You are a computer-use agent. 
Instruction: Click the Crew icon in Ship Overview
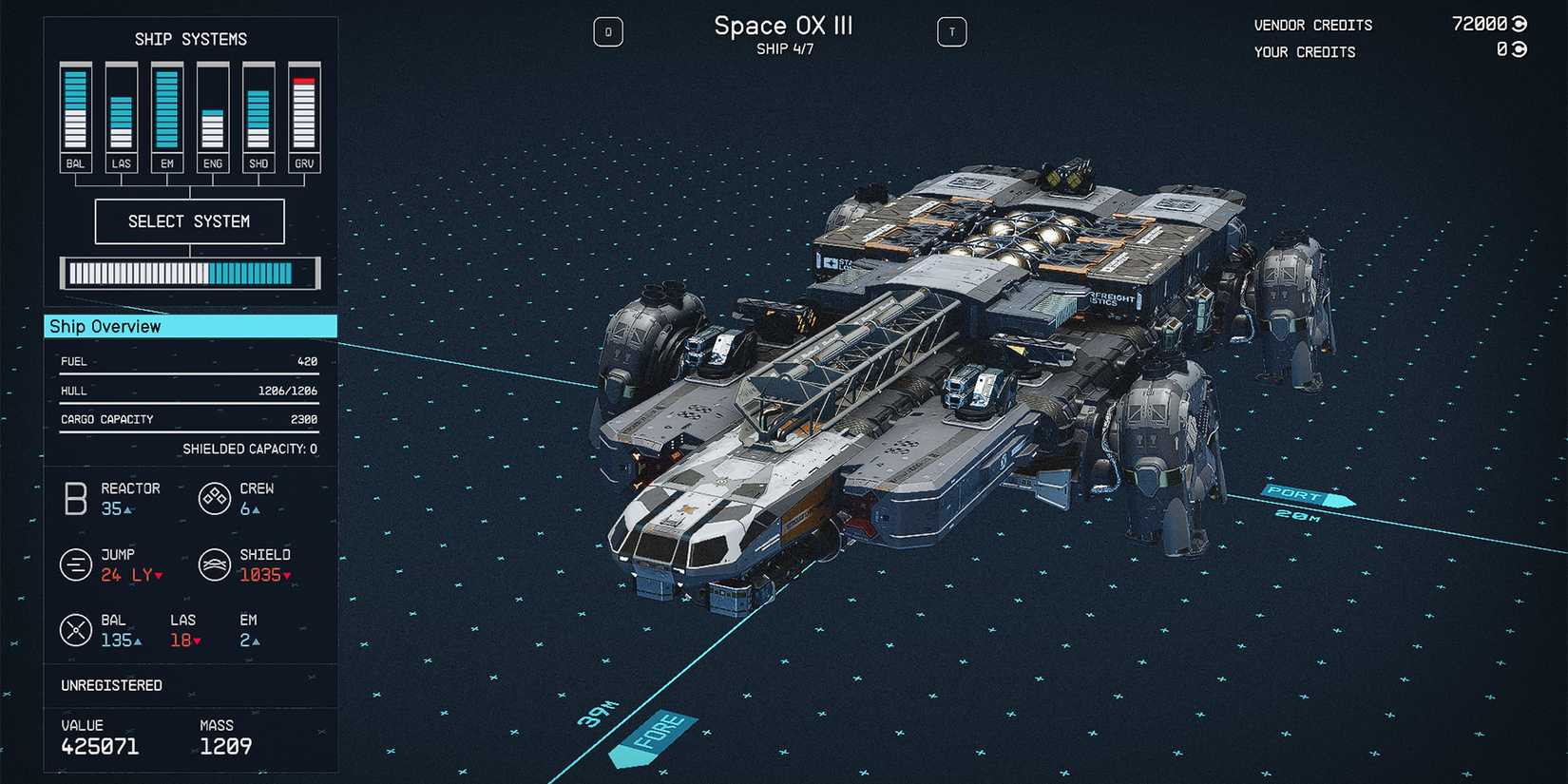(215, 499)
